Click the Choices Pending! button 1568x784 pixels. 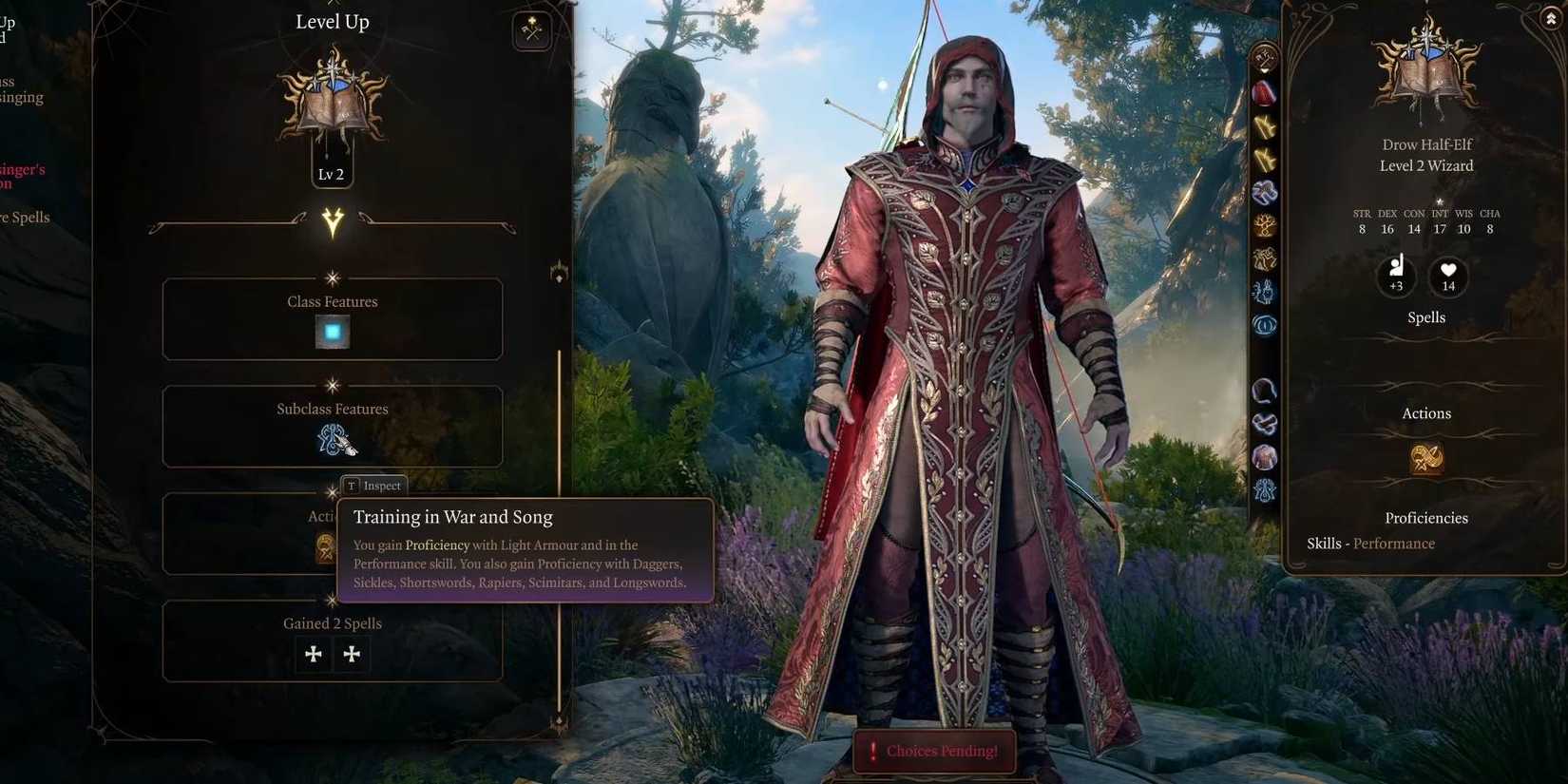[933, 751]
